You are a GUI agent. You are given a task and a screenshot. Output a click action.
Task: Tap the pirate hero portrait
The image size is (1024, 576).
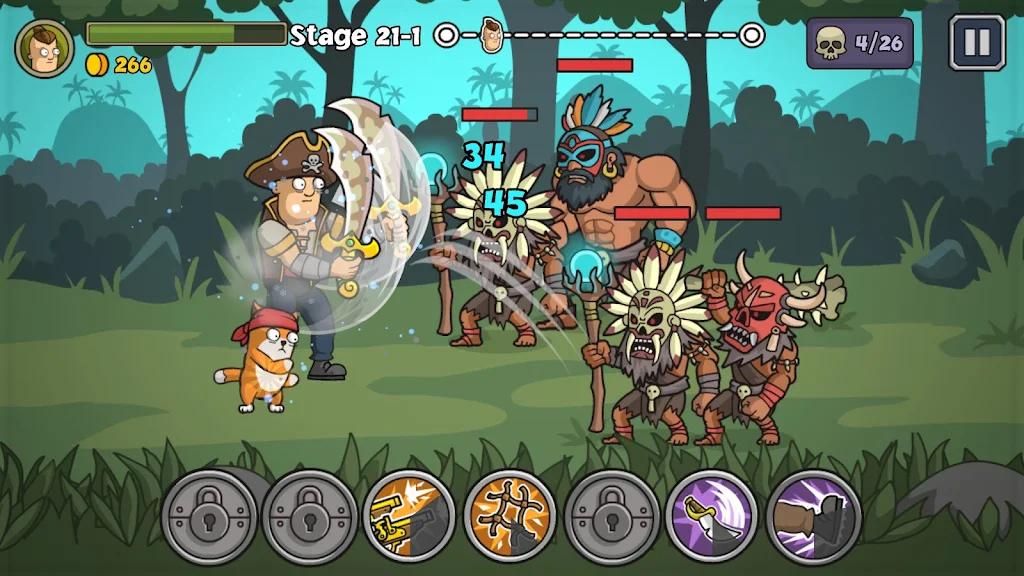(44, 45)
